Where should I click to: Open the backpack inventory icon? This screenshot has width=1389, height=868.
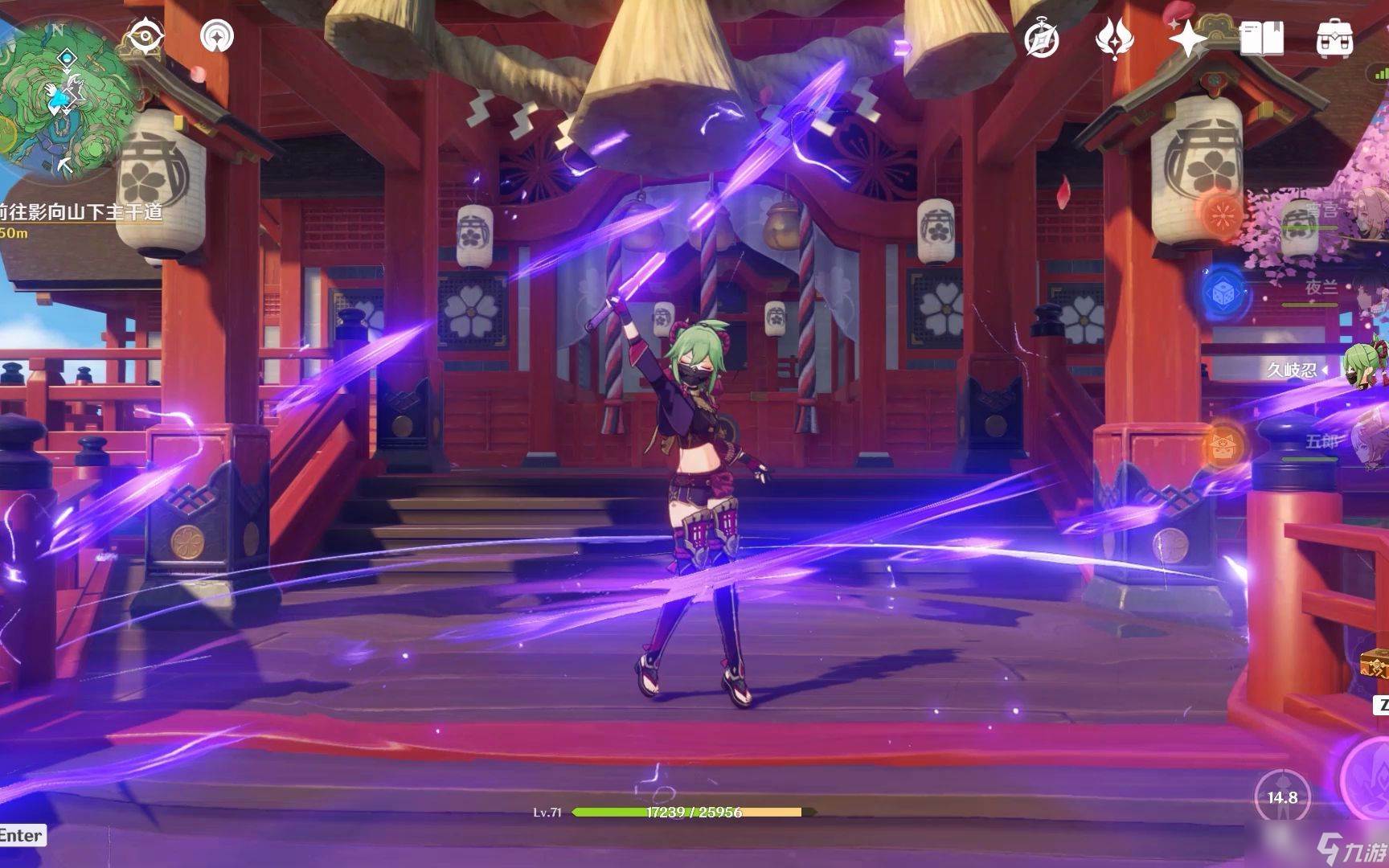[x=1334, y=39]
